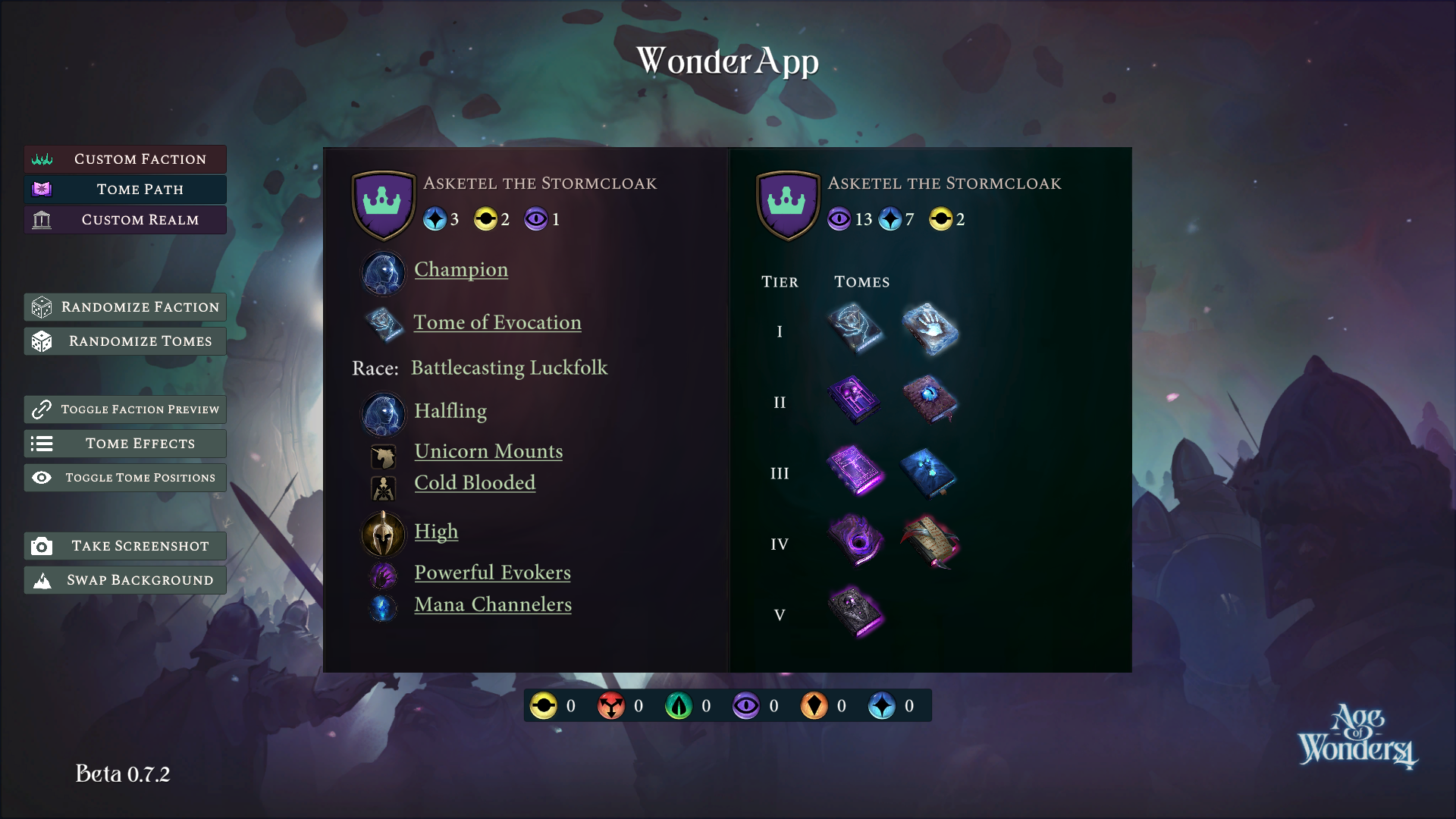1456x819 pixels.
Task: Click the Tier IV scroll tome thumbnail
Action: point(931,541)
